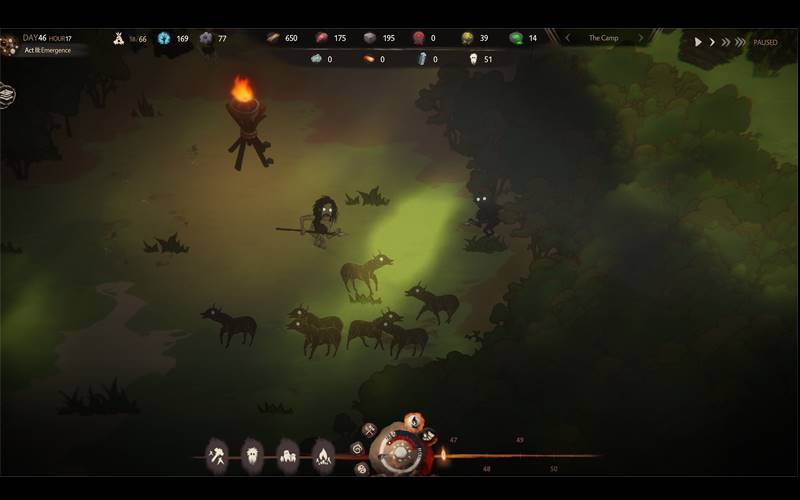
Task: Select next location right of The Camp
Action: point(640,38)
